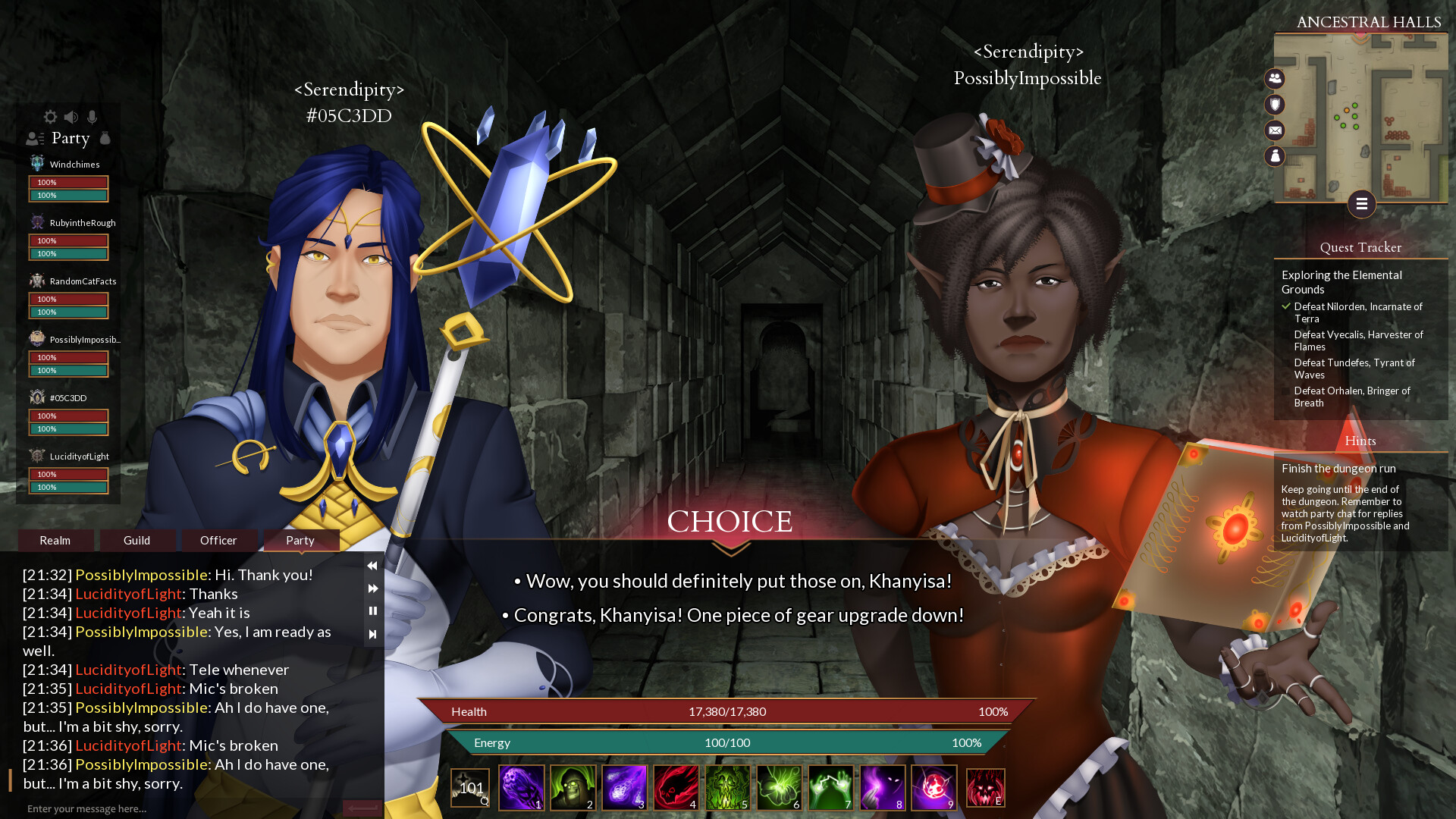Open the mail icon on the minimap

(x=1275, y=130)
